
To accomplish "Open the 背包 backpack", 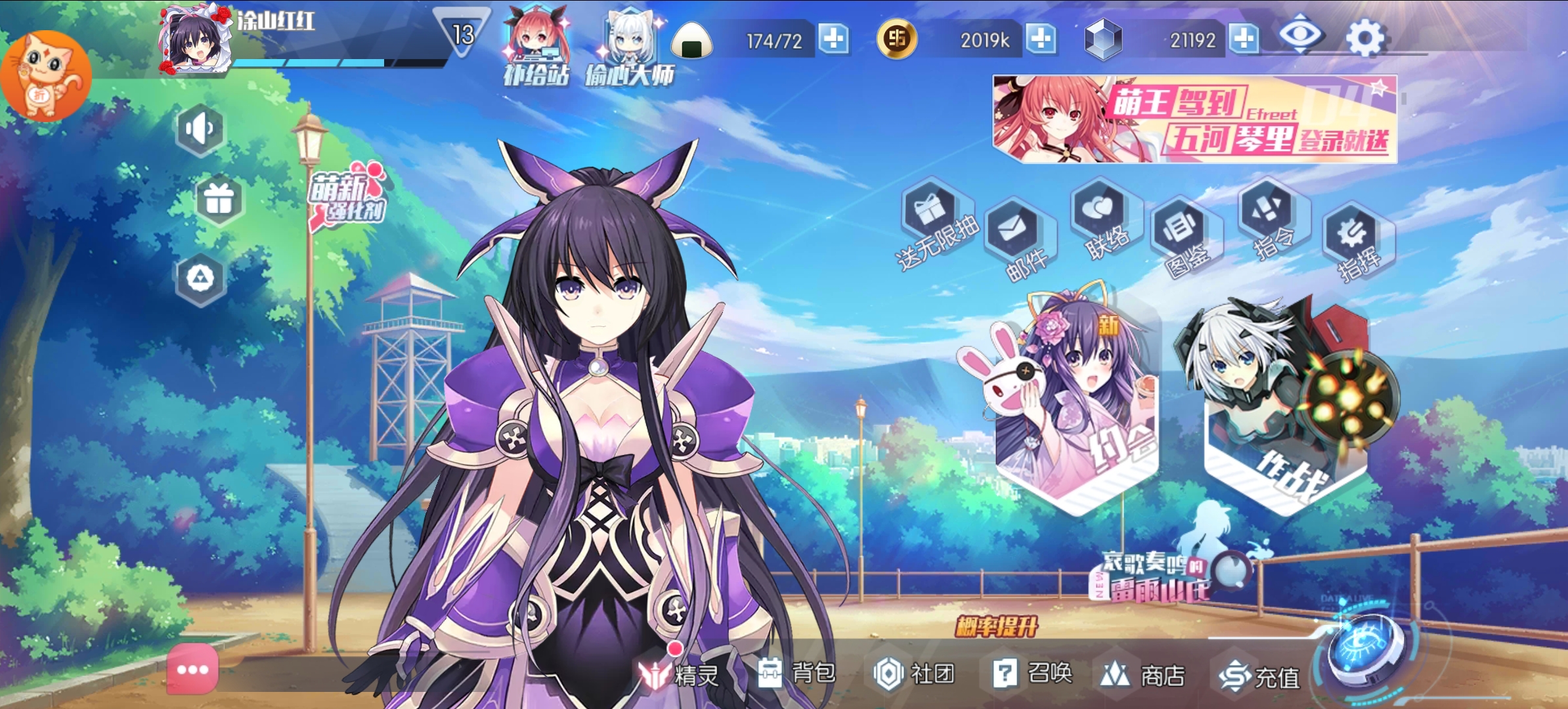I will [x=796, y=673].
